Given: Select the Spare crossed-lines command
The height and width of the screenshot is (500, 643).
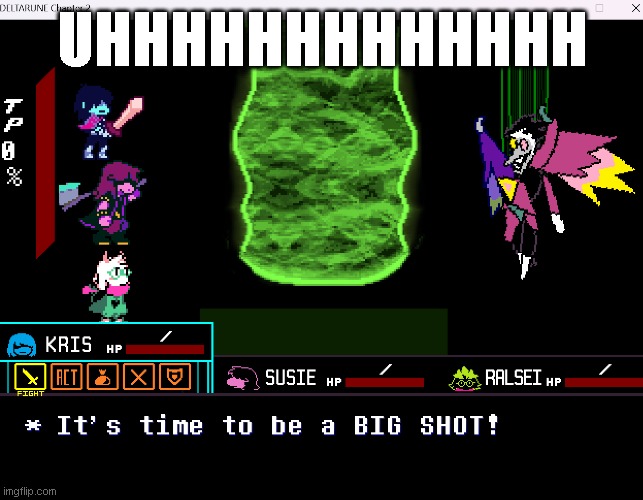Looking at the screenshot, I should click(141, 377).
